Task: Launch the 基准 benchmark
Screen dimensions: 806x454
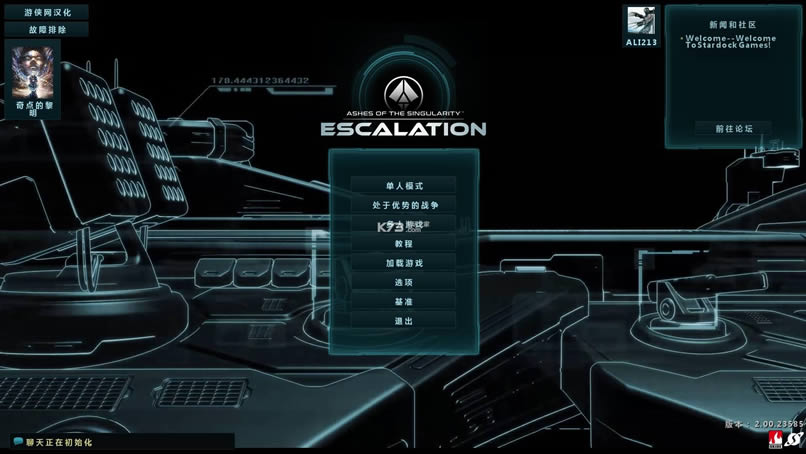Action: coord(404,301)
